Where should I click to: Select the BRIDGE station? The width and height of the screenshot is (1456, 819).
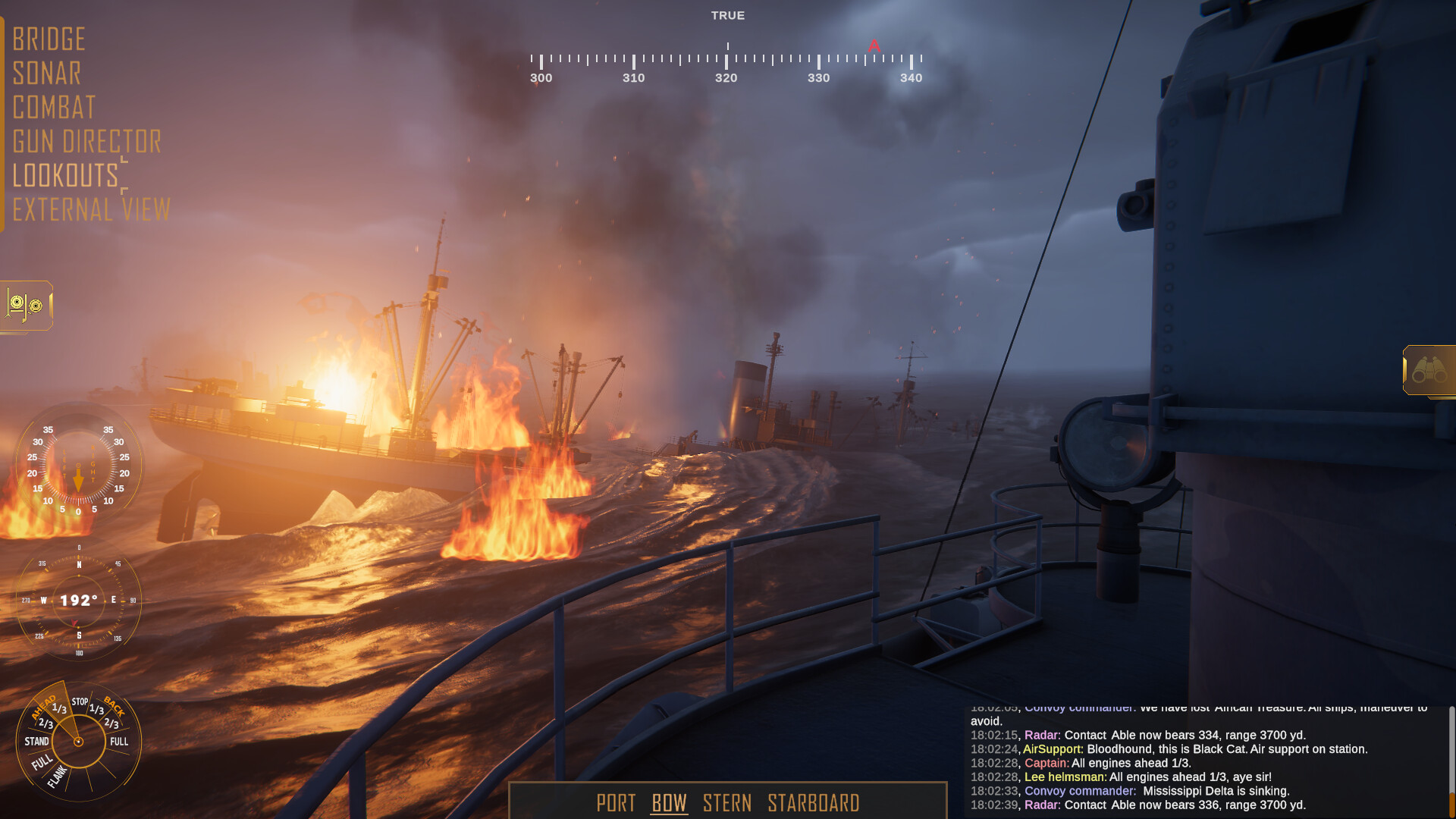coord(49,39)
